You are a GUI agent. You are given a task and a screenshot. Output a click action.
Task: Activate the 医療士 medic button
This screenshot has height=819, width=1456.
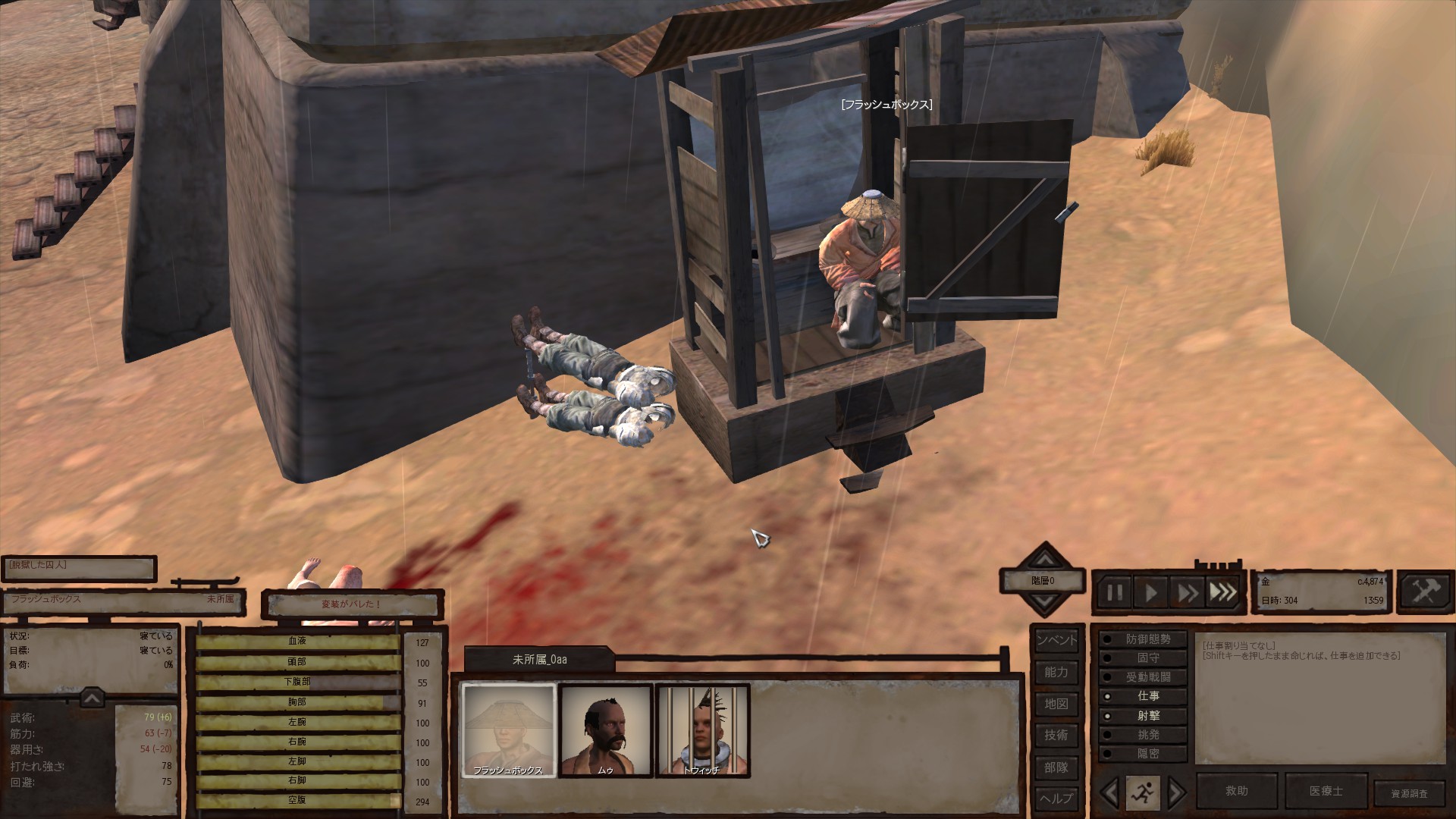pos(1326,791)
